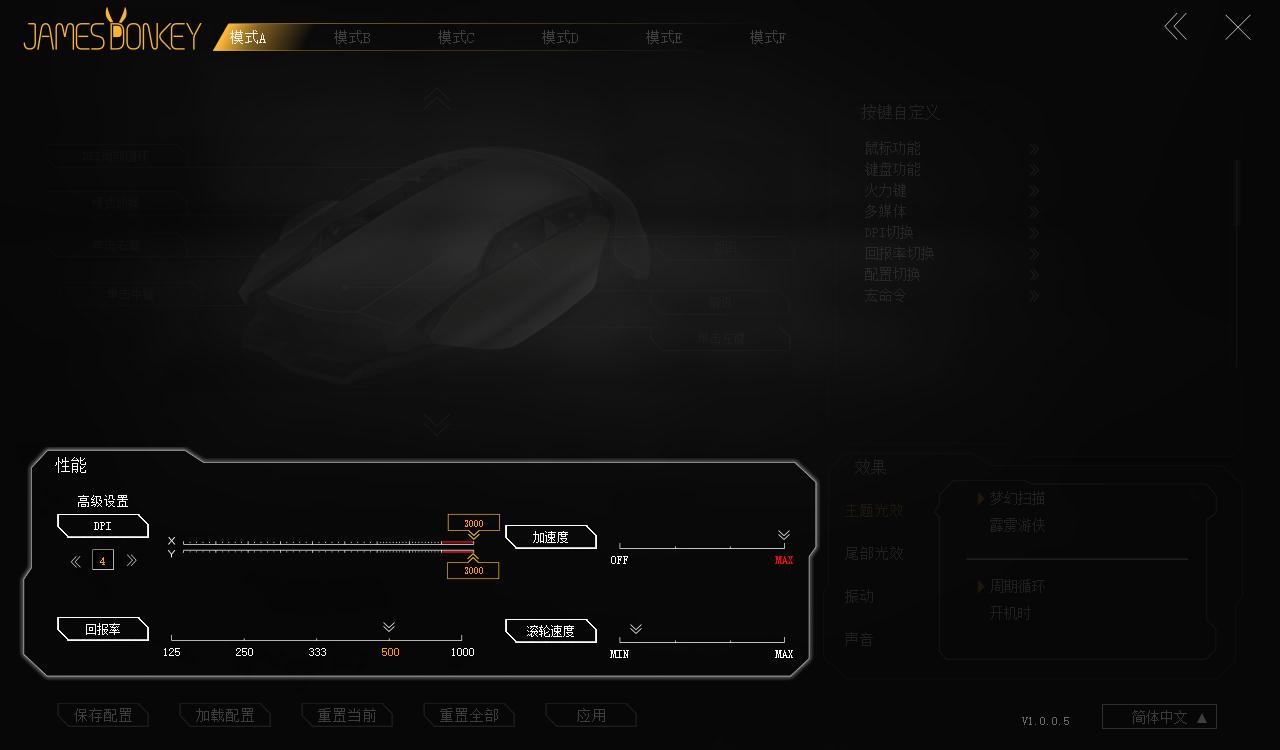This screenshot has height=750, width=1280.
Task: Activate the 周期循环 cycle mode
Action: (x=1016, y=586)
